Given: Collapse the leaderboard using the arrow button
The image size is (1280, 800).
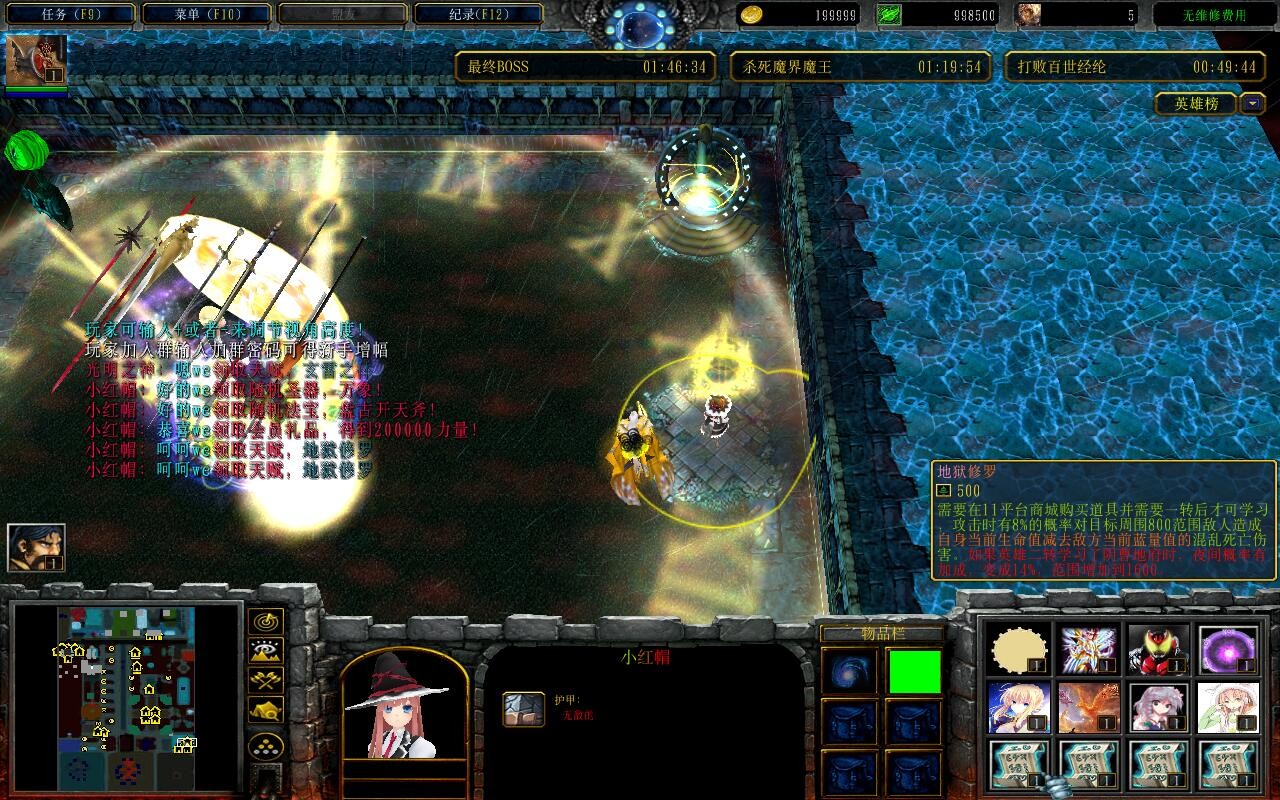Looking at the screenshot, I should click(1252, 103).
